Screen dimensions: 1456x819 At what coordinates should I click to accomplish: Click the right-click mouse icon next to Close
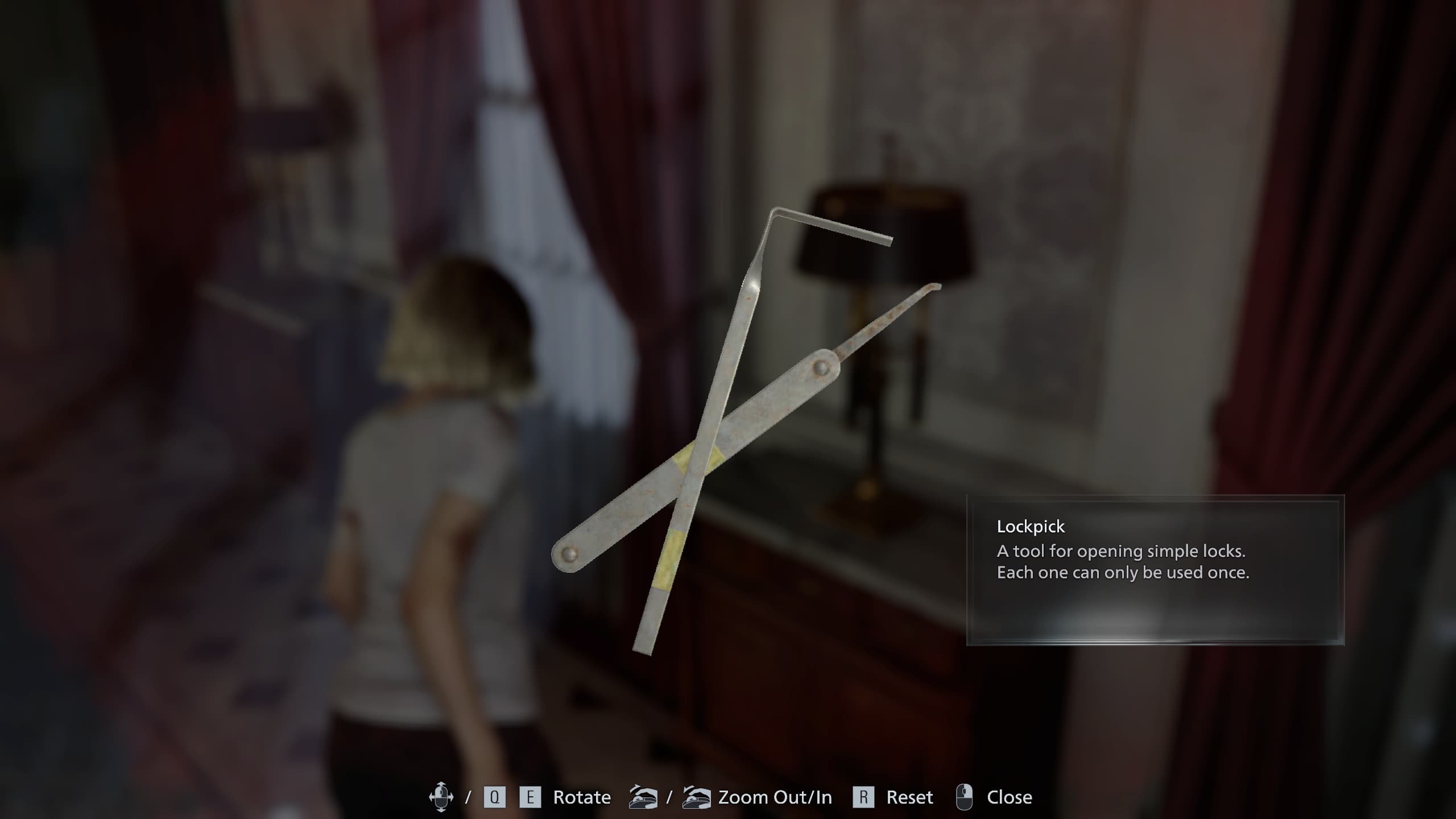coord(963,796)
